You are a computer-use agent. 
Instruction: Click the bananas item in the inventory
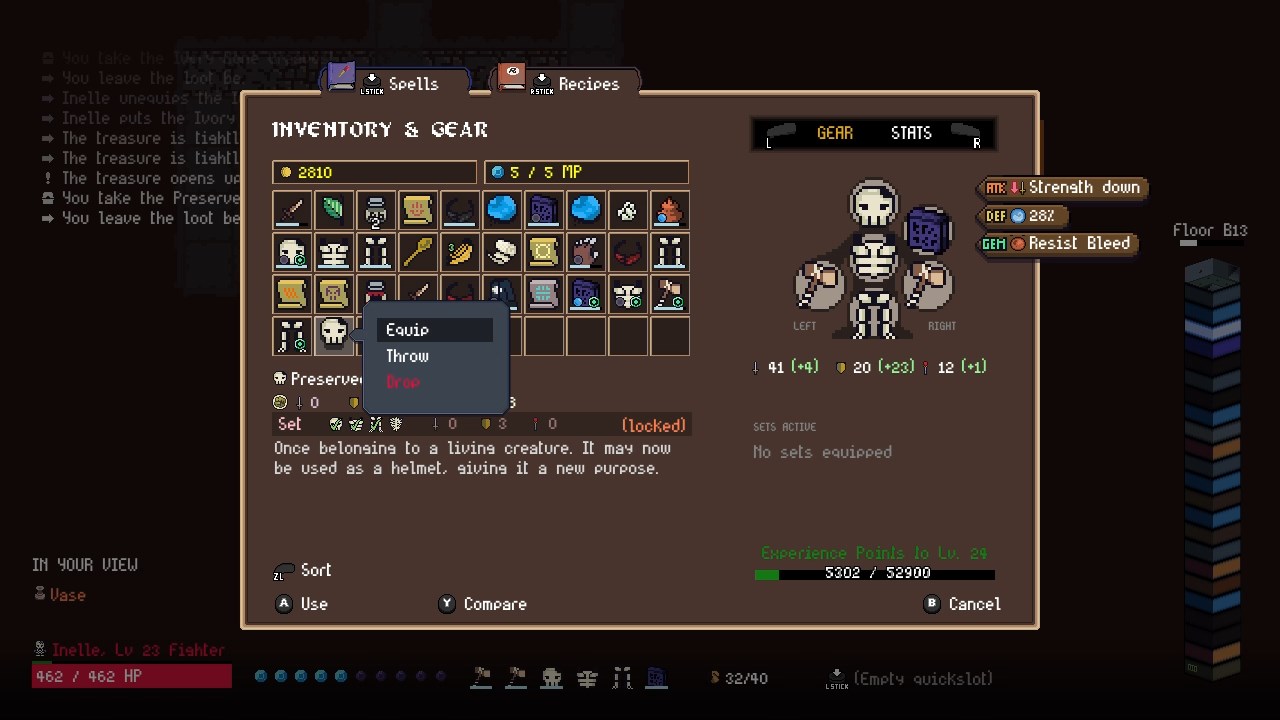click(459, 252)
